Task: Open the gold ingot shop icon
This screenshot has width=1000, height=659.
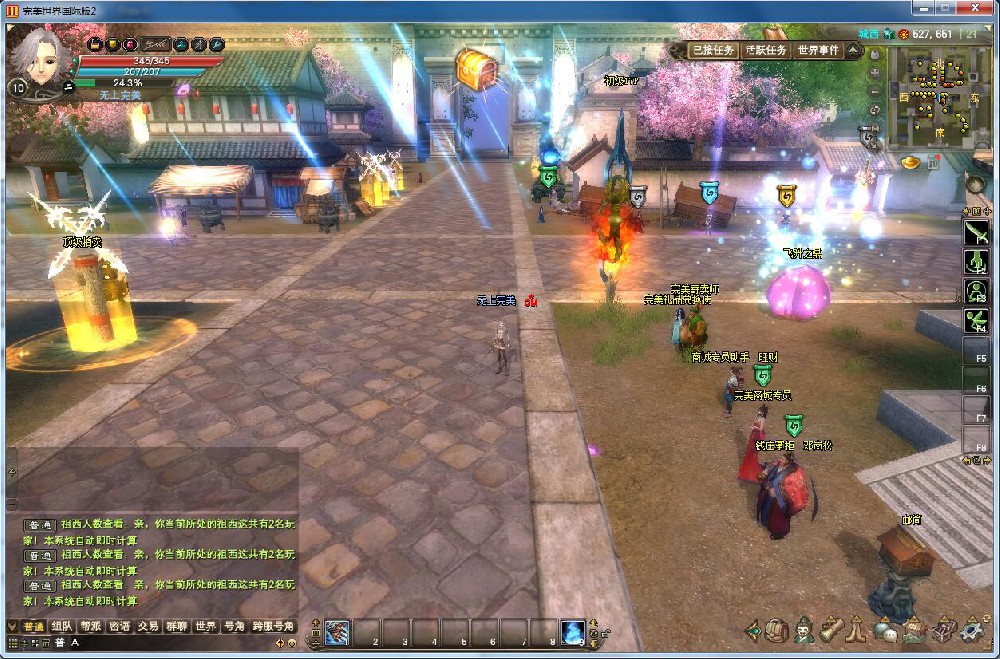Action: 911,160
